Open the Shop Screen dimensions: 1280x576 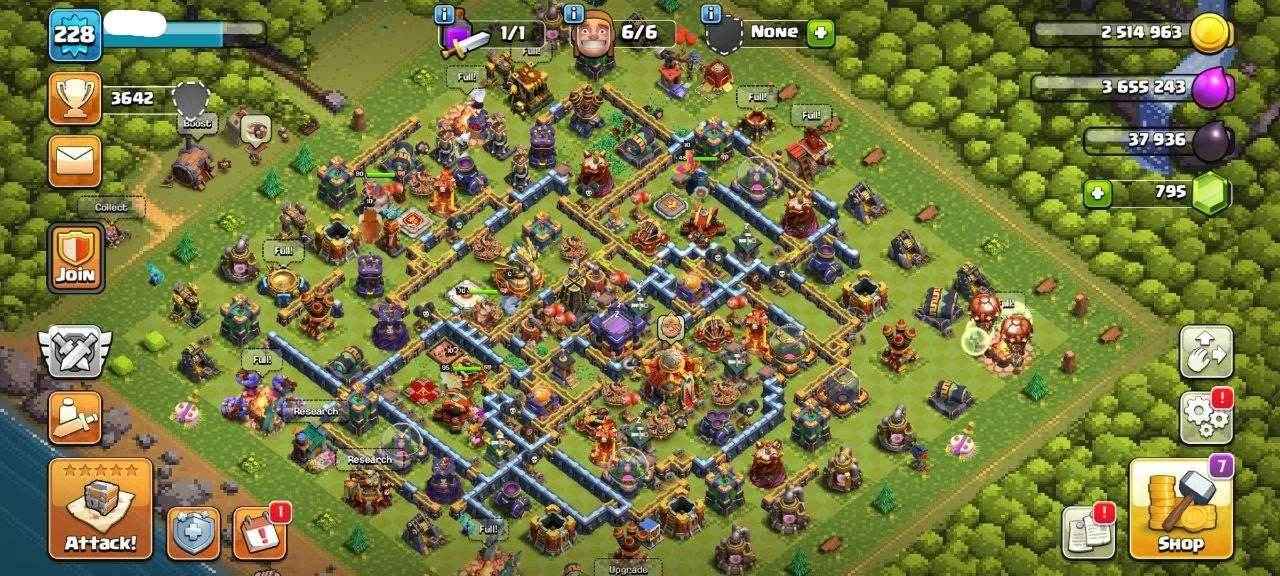click(x=1180, y=508)
